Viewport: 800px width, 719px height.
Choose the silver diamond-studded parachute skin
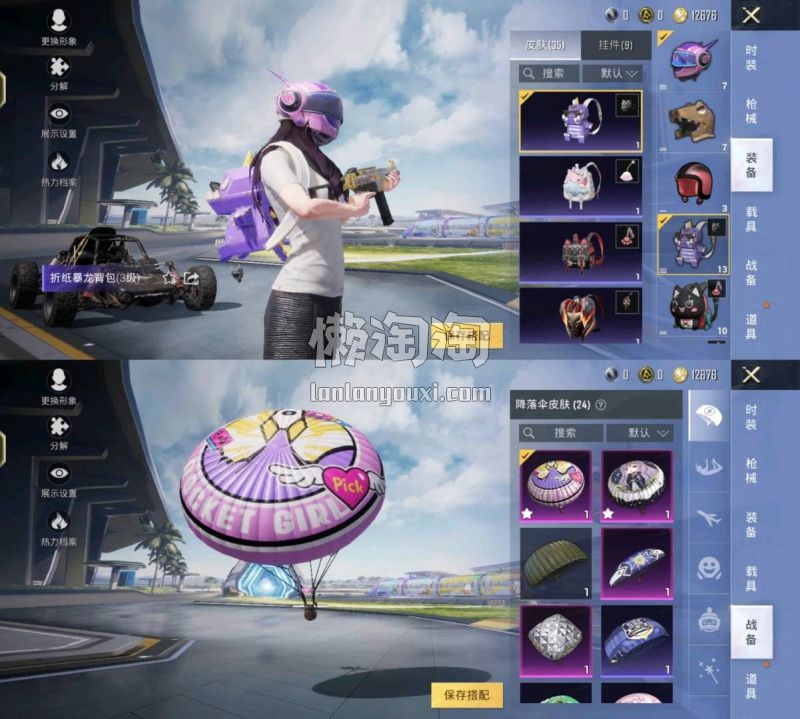pyautogui.click(x=555, y=640)
